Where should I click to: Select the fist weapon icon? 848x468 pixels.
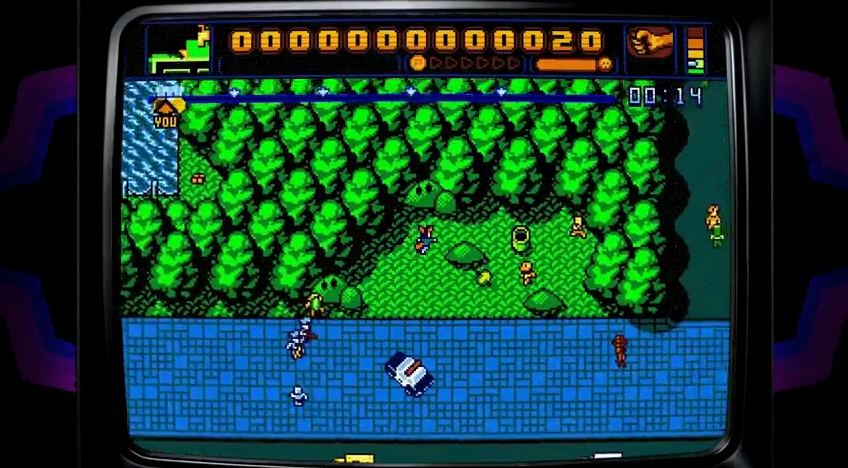click(x=649, y=42)
